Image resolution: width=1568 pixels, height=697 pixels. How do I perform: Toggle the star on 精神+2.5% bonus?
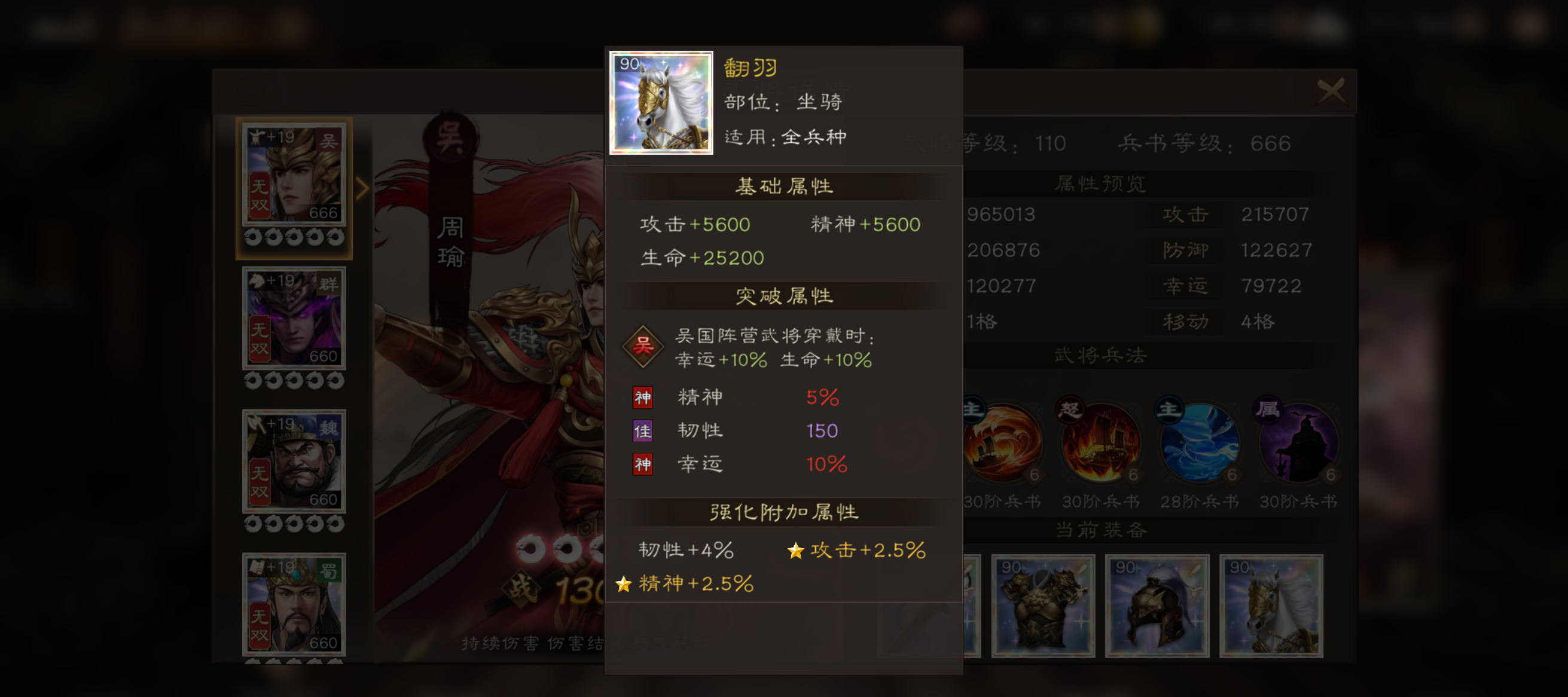[624, 585]
